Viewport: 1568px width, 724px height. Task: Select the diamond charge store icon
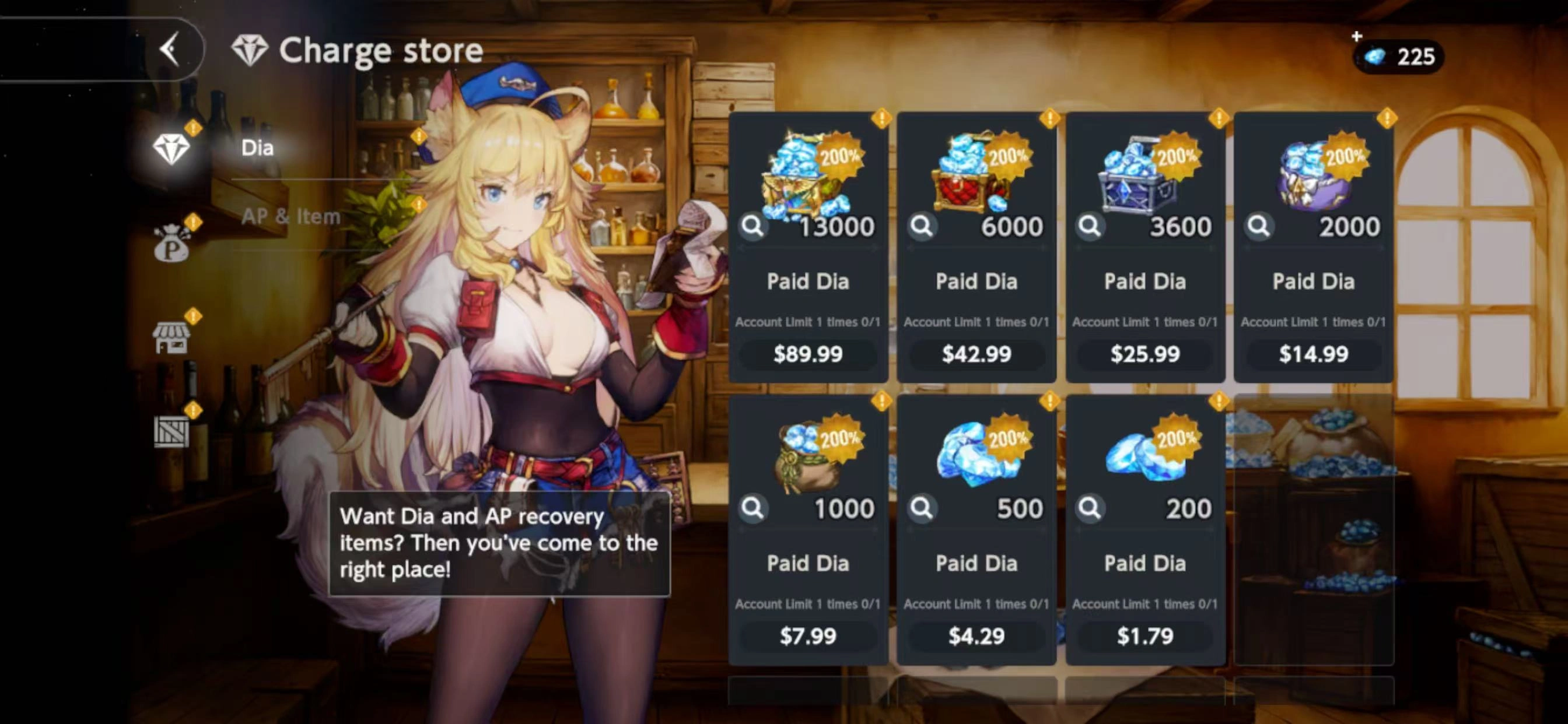pos(171,149)
